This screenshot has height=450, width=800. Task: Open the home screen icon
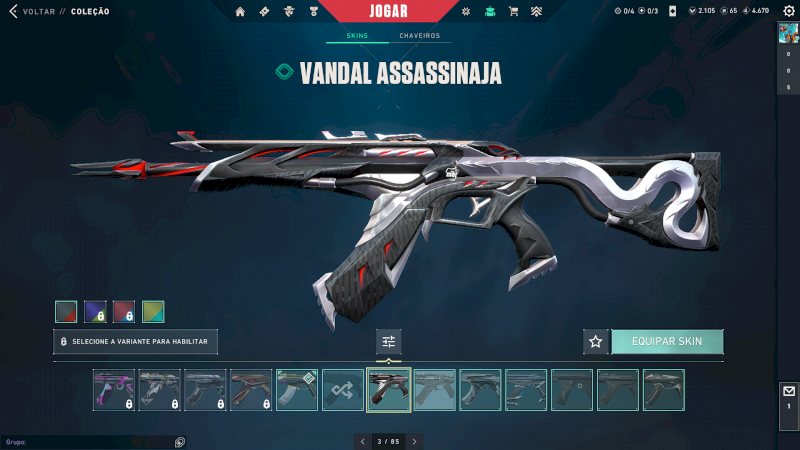tap(240, 12)
